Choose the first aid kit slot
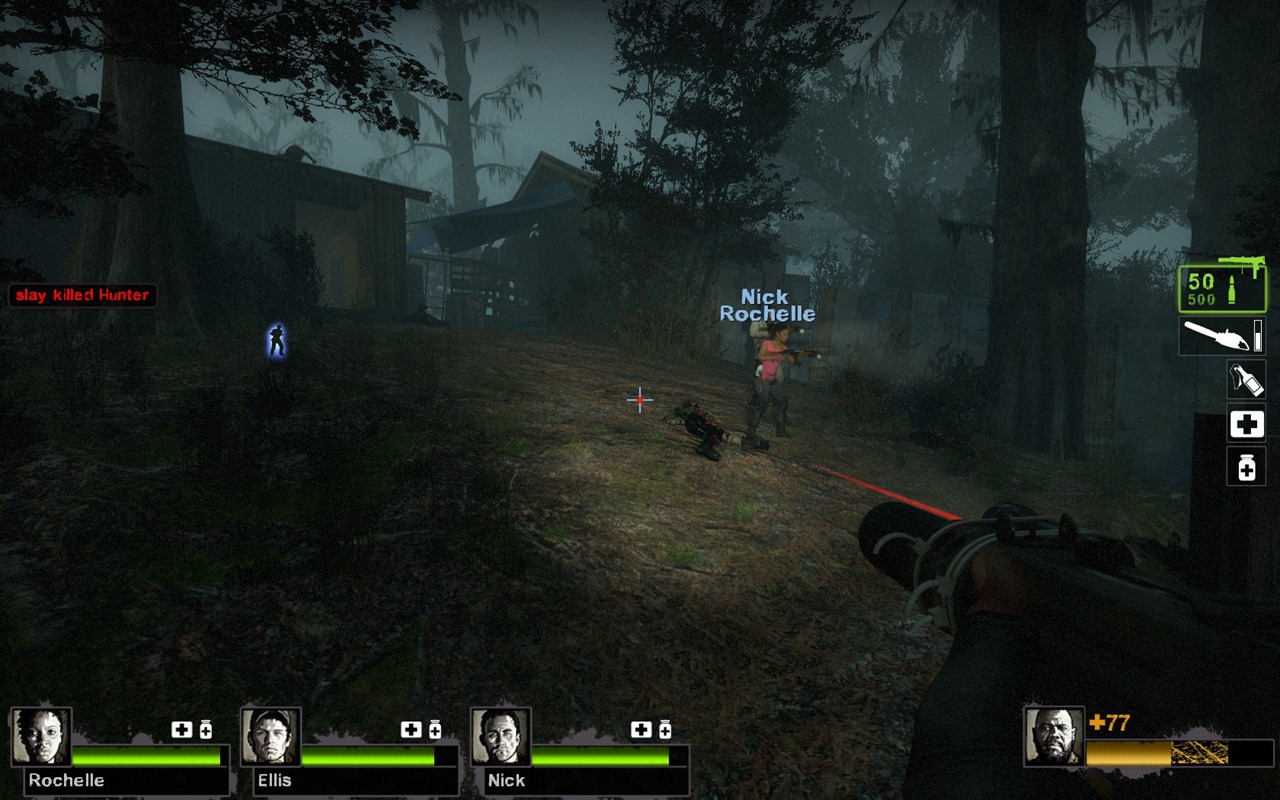The height and width of the screenshot is (800, 1280). tap(1246, 425)
